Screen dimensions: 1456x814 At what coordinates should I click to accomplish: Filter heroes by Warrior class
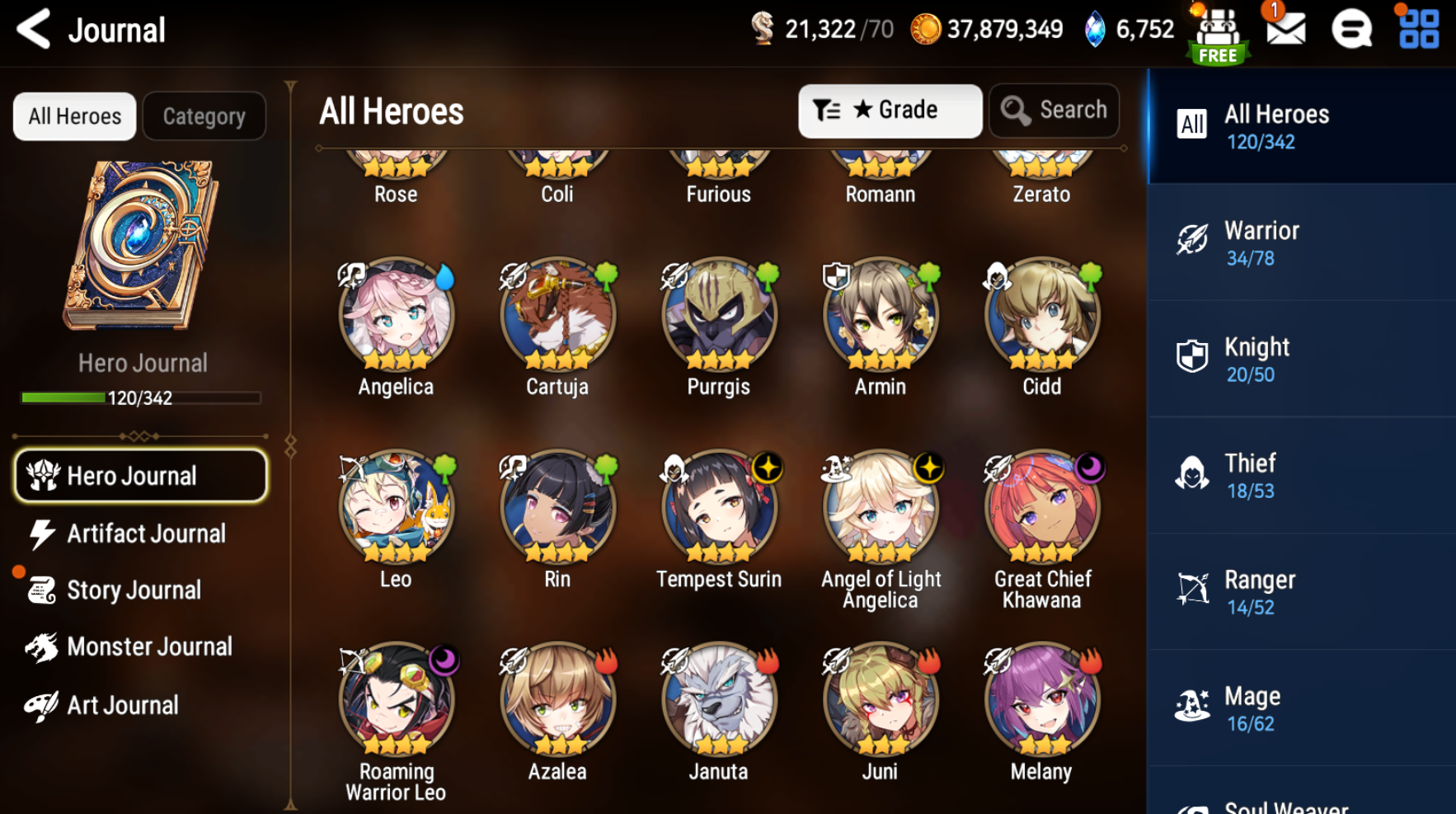pyautogui.click(x=1301, y=243)
